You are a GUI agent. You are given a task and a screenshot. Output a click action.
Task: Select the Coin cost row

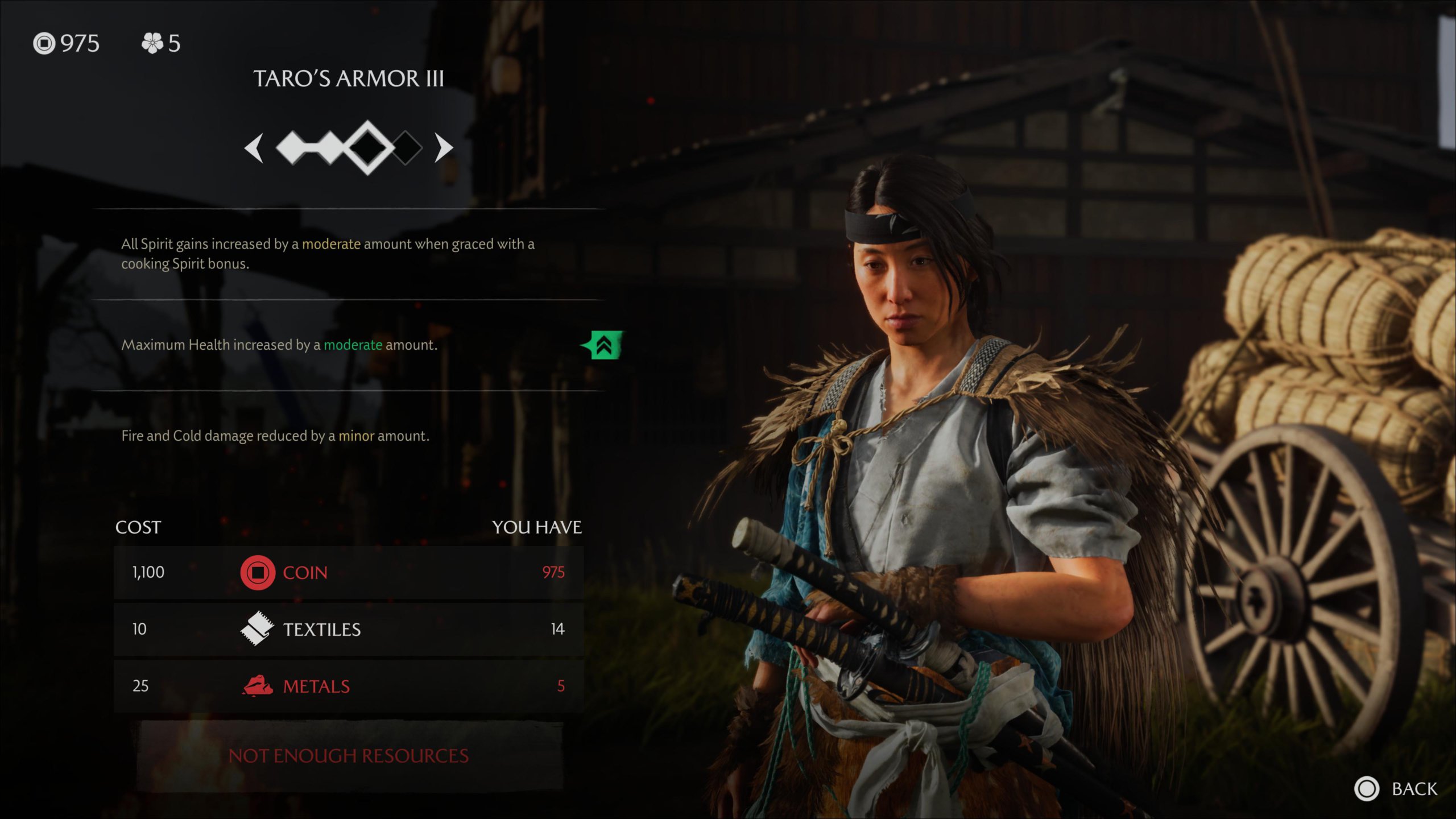pos(349,572)
